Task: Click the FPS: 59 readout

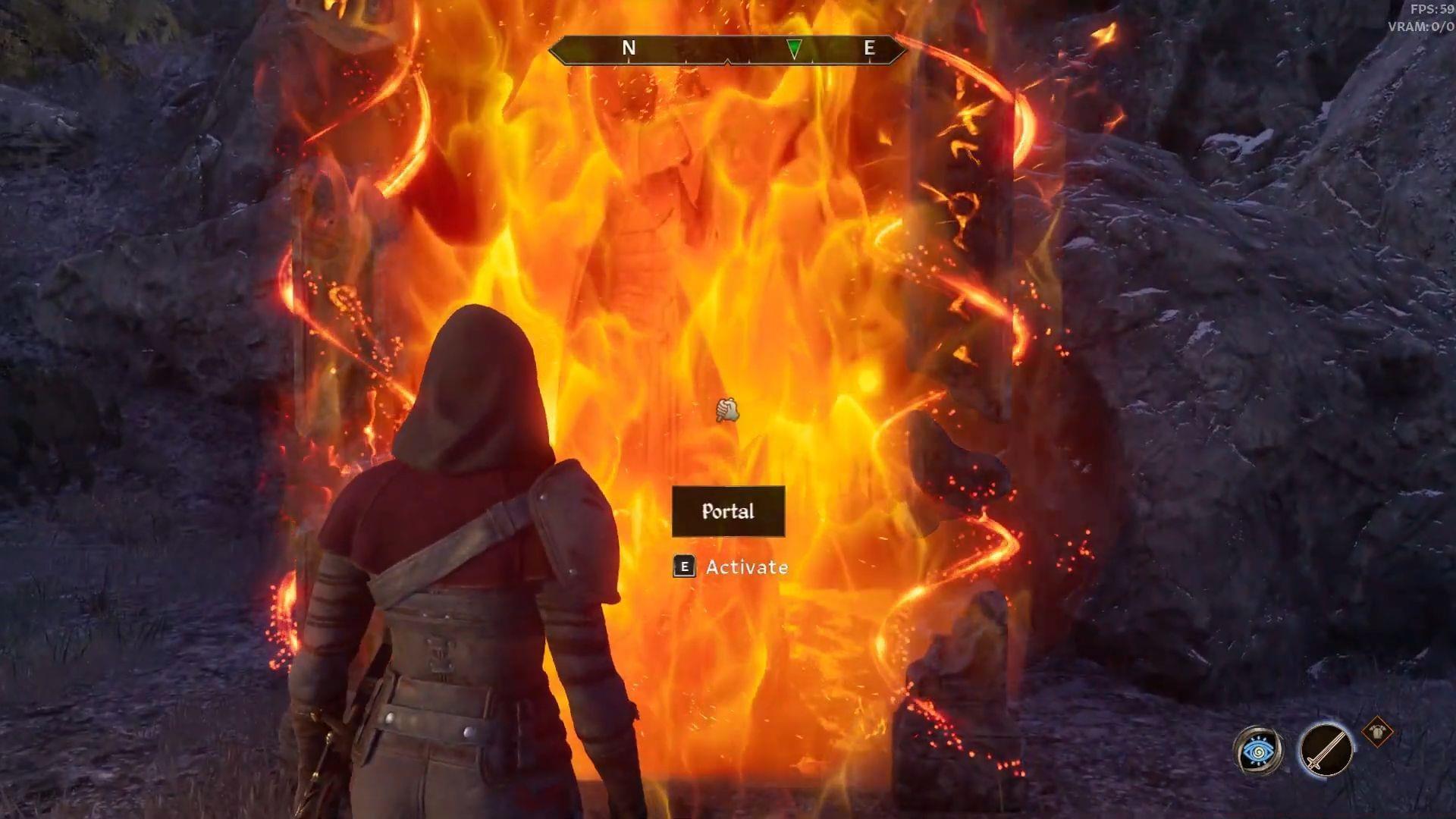Action: click(x=1427, y=11)
